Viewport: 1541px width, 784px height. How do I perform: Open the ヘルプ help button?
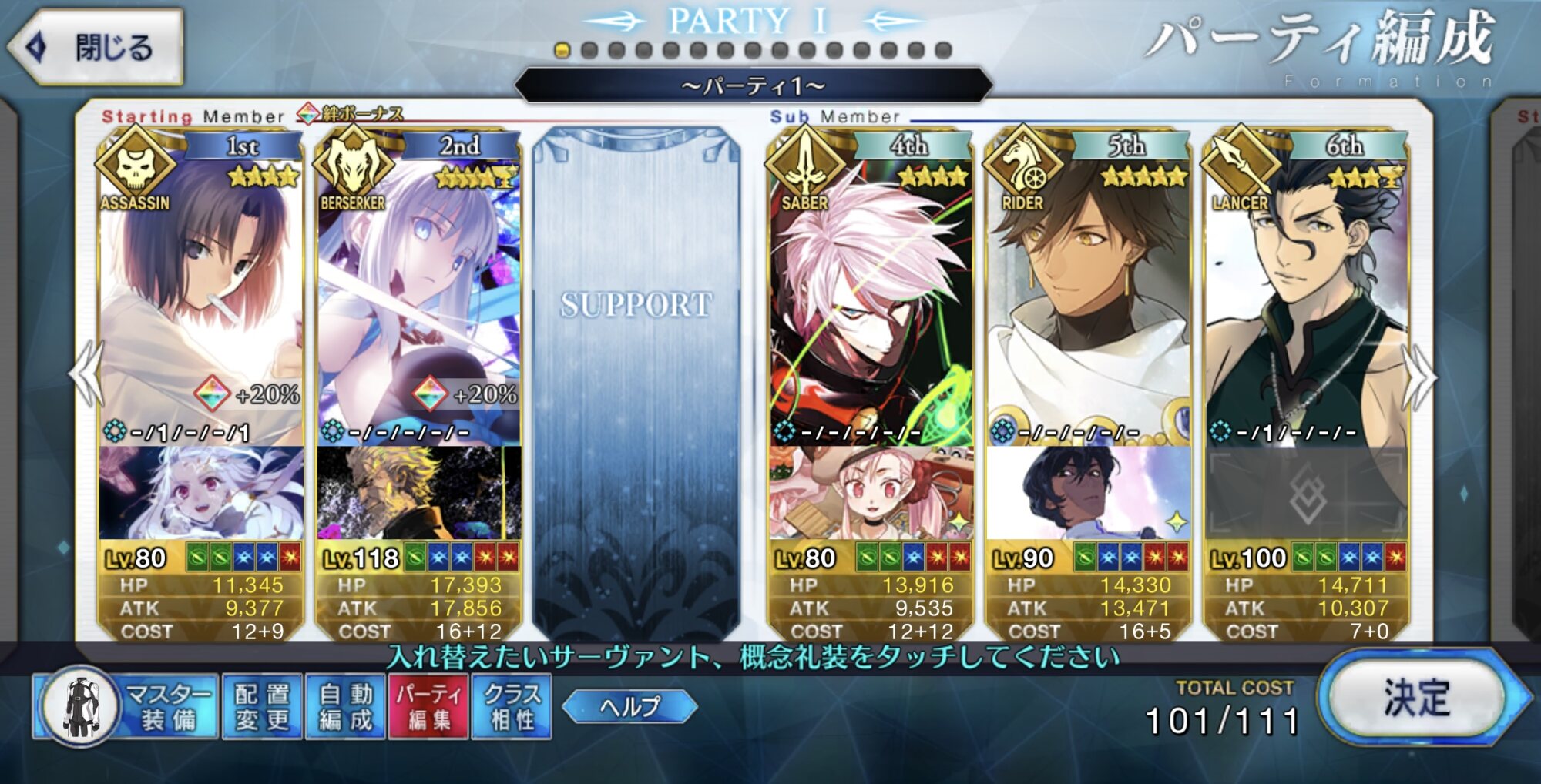[x=629, y=705]
